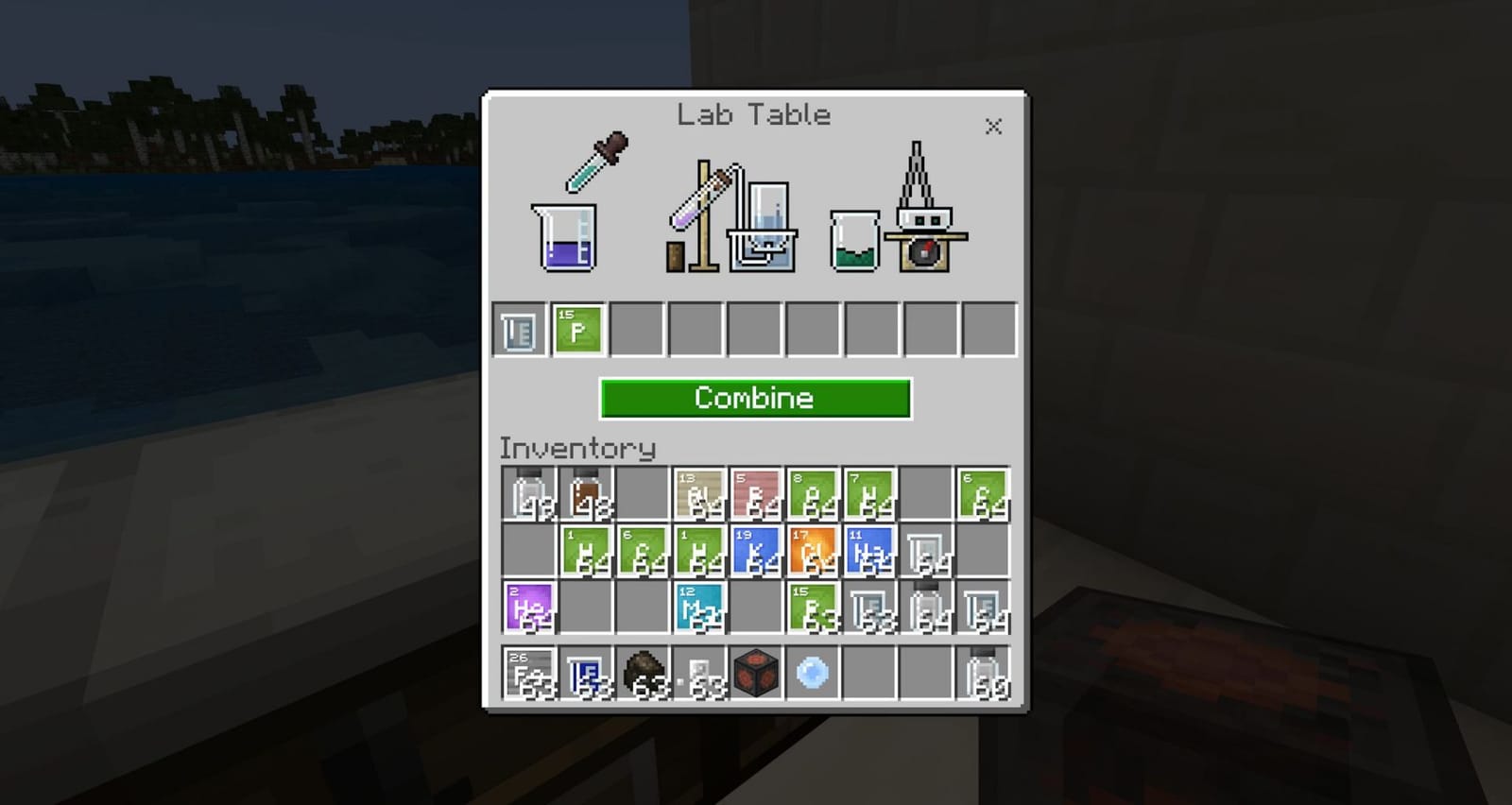Click the redstone block item in inventory
Image resolution: width=1512 pixels, height=805 pixels.
tap(756, 671)
